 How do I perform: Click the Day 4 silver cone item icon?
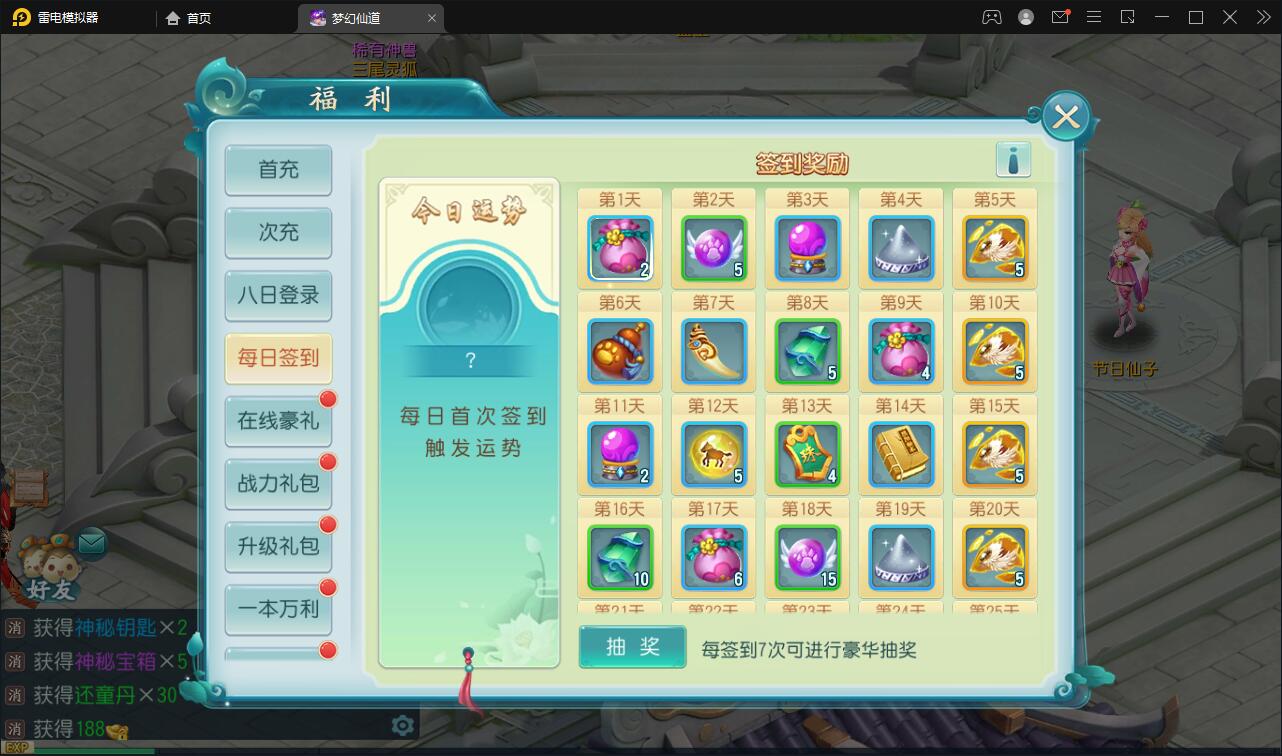click(x=901, y=249)
